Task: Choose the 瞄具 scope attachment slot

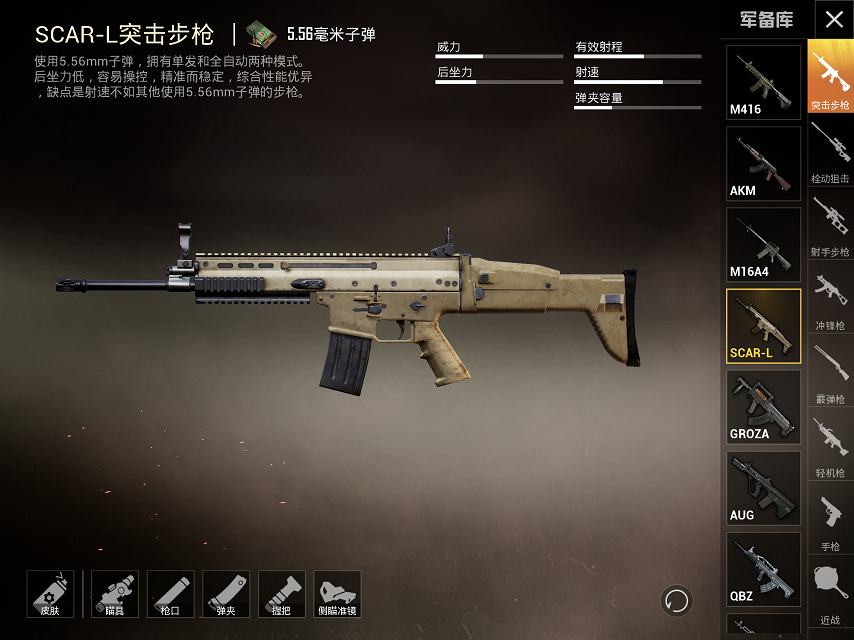Action: click(115, 594)
